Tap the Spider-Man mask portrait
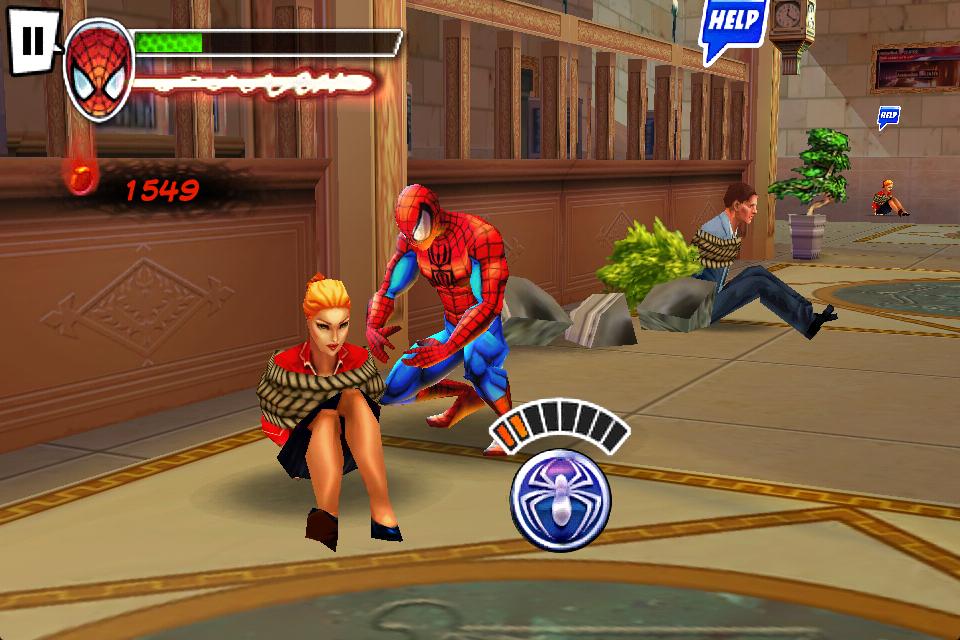This screenshot has height=640, width=960. pos(99,68)
